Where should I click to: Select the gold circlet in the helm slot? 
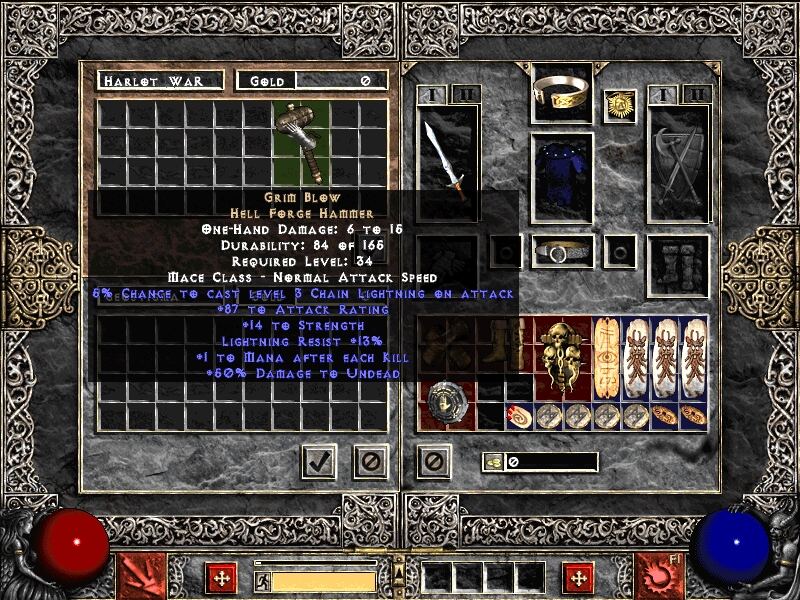coord(560,94)
